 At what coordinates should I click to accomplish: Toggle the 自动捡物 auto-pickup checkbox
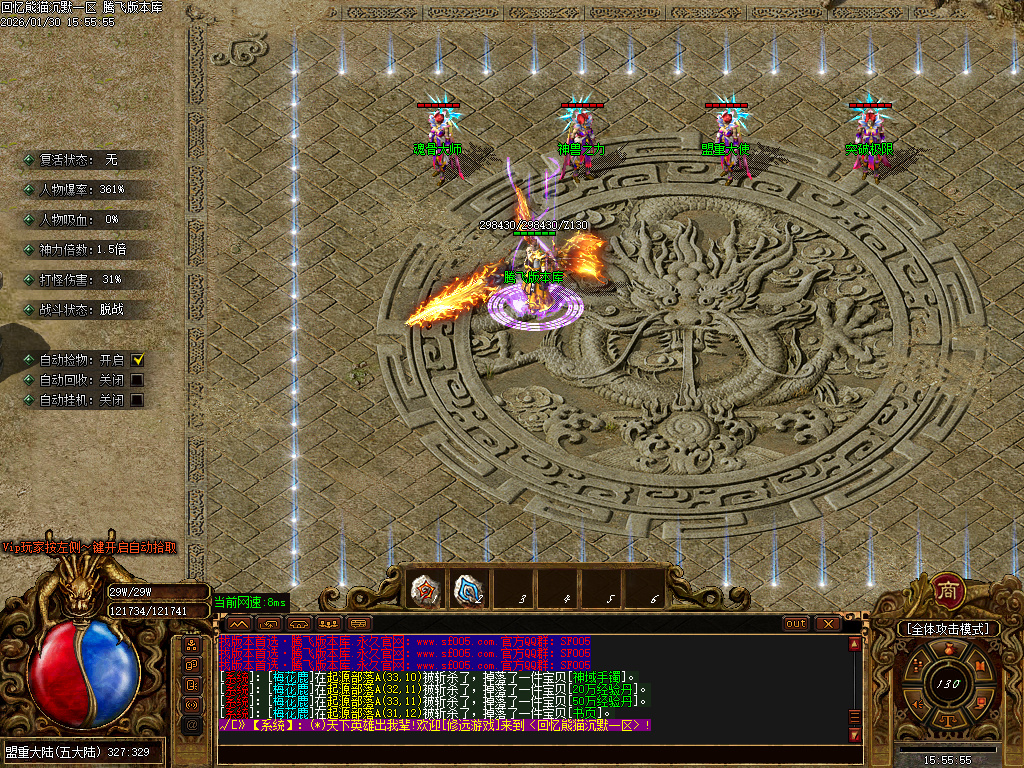point(138,360)
